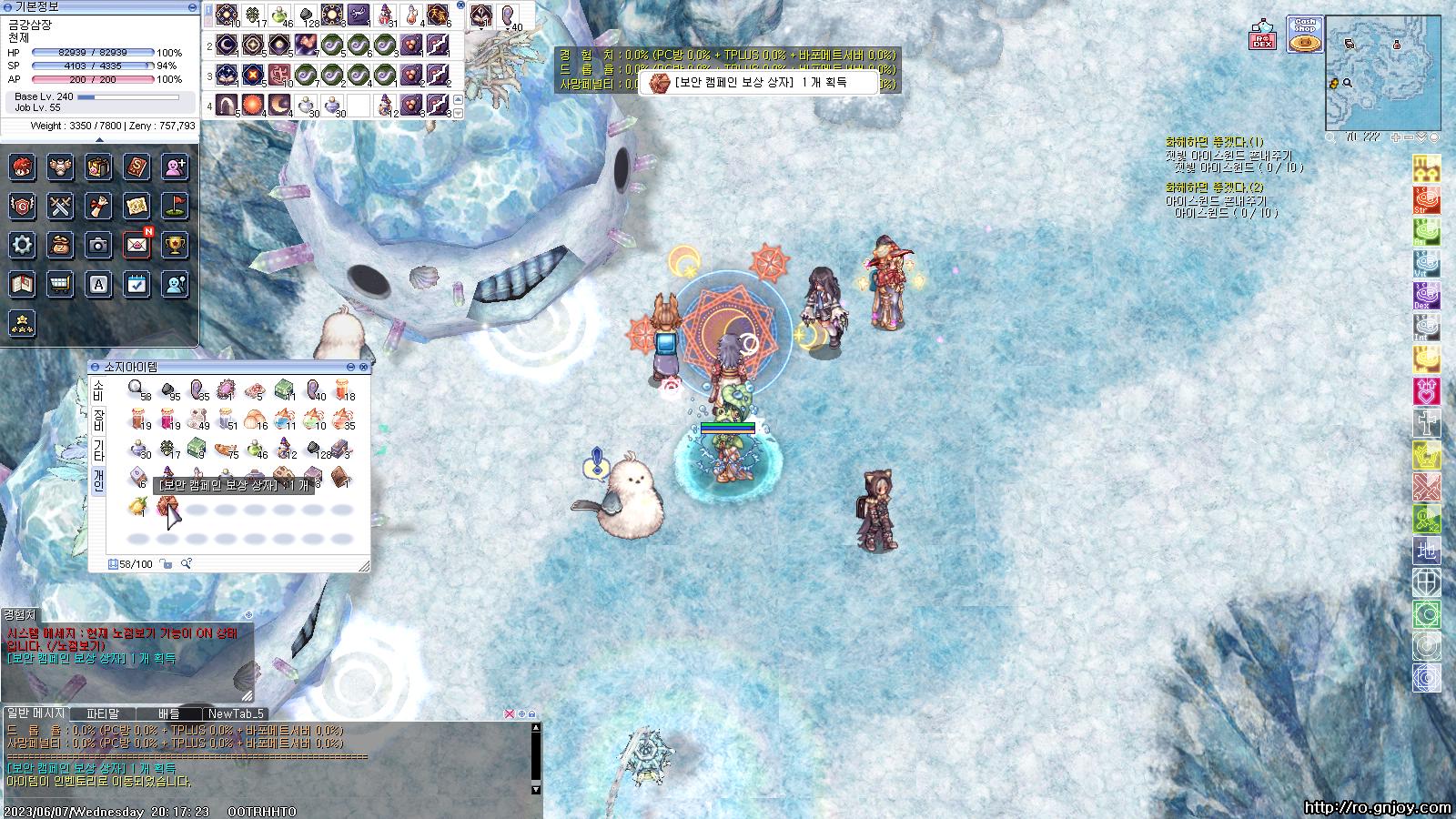Open the shopping cart menu icon
This screenshot has height=819, width=1456.
click(x=60, y=284)
